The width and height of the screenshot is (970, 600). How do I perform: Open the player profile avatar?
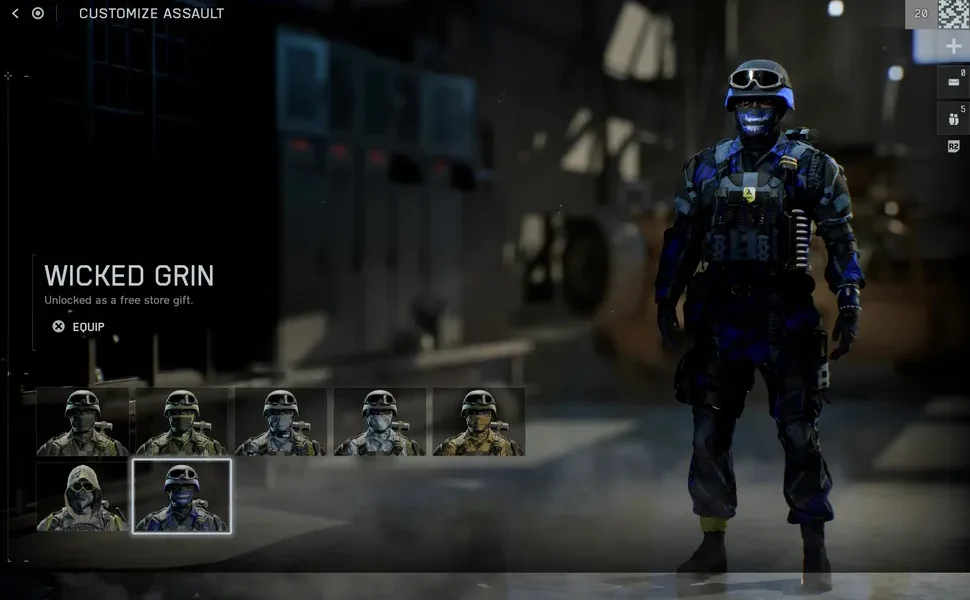coord(954,14)
